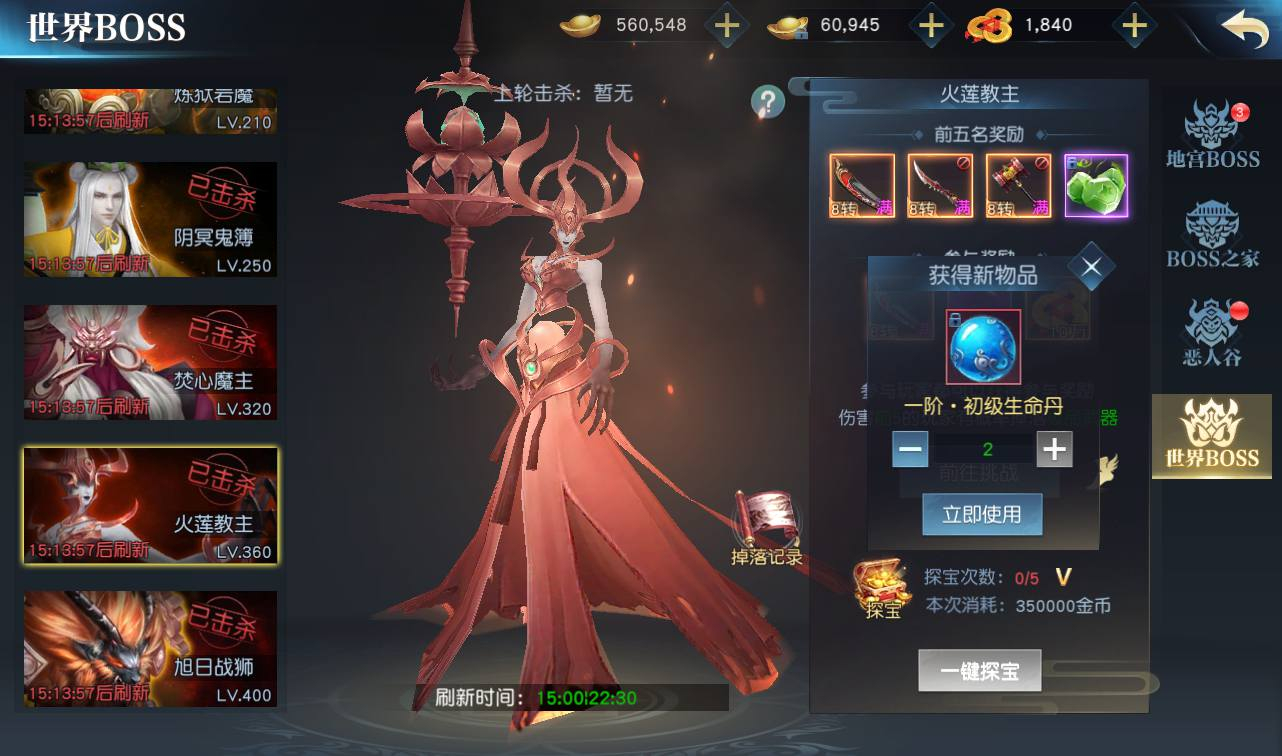Select the 世界BOSS tab

pos(1212,435)
